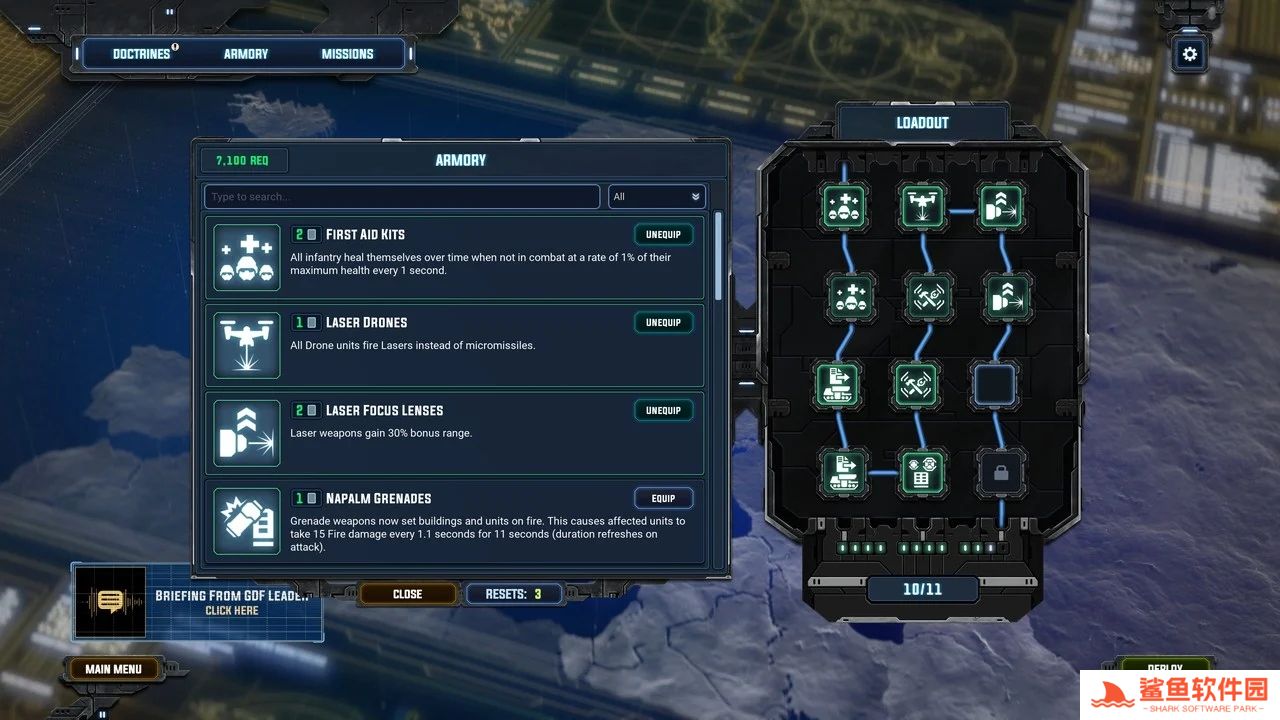Open the All filter dropdown
Image resolution: width=1280 pixels, height=720 pixels.
click(657, 197)
